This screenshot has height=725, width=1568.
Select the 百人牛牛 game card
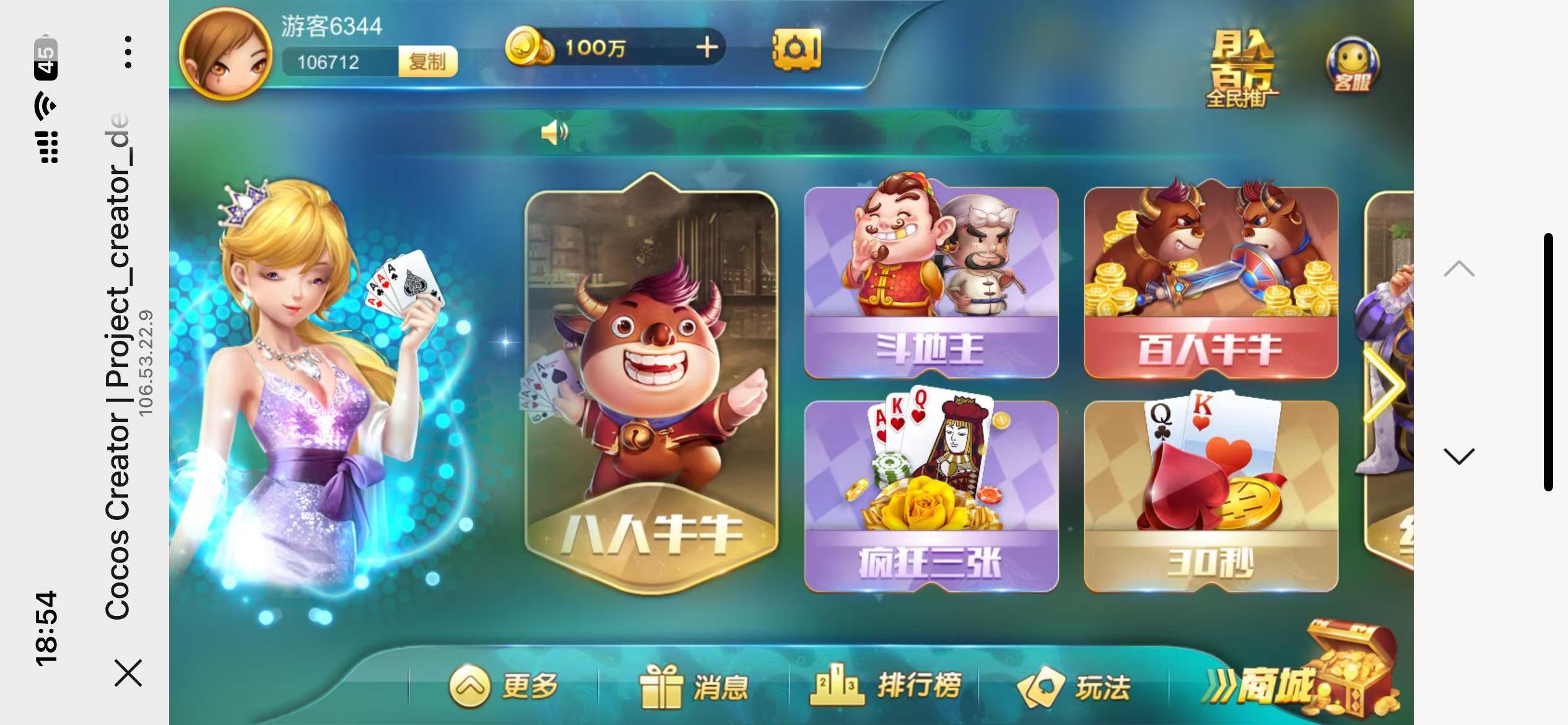1212,279
